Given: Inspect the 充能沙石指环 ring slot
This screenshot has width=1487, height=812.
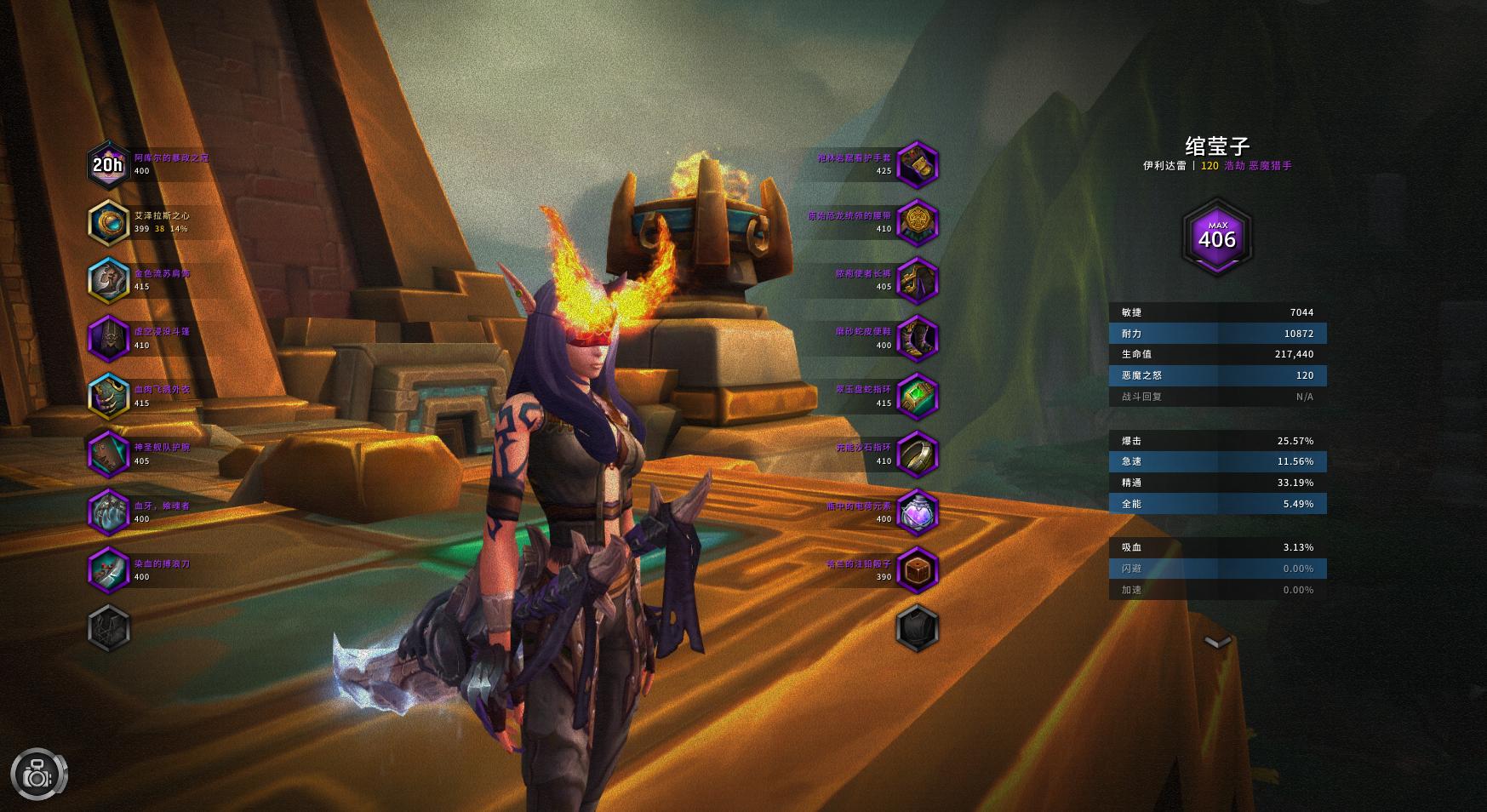Looking at the screenshot, I should 917,454.
